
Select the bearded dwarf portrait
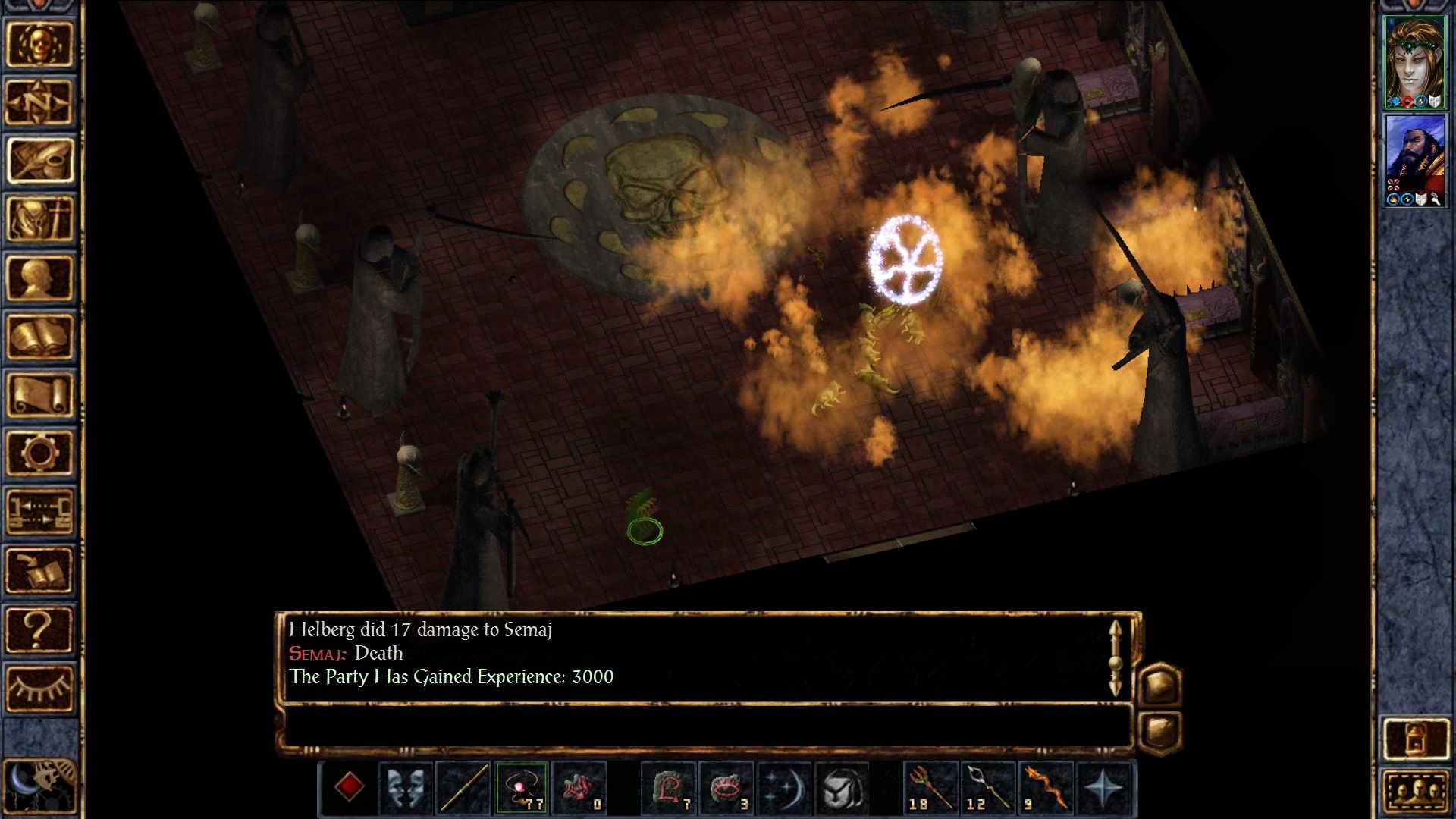click(1414, 159)
